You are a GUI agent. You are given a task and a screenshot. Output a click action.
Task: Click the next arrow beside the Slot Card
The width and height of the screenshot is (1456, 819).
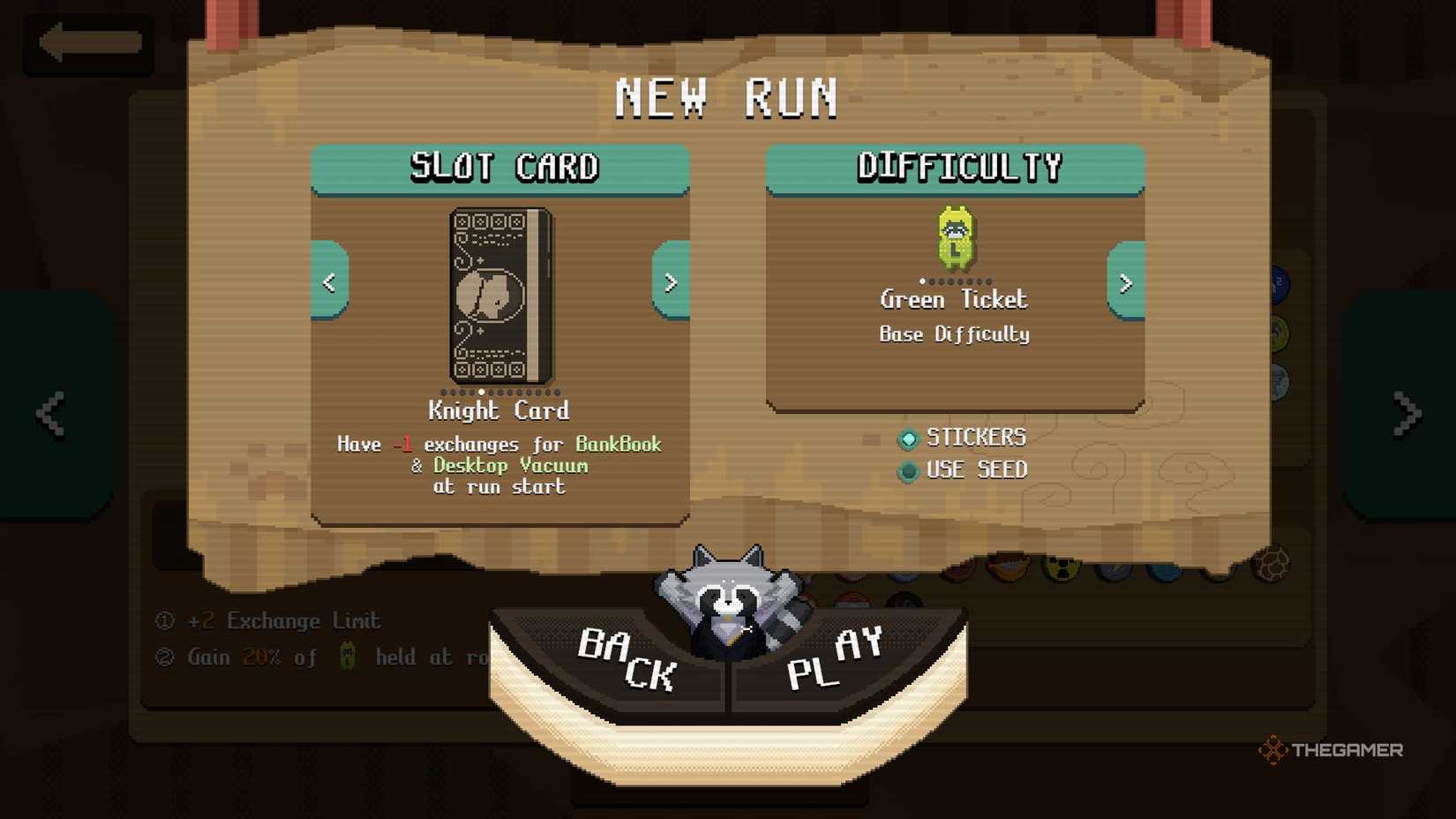coord(671,282)
